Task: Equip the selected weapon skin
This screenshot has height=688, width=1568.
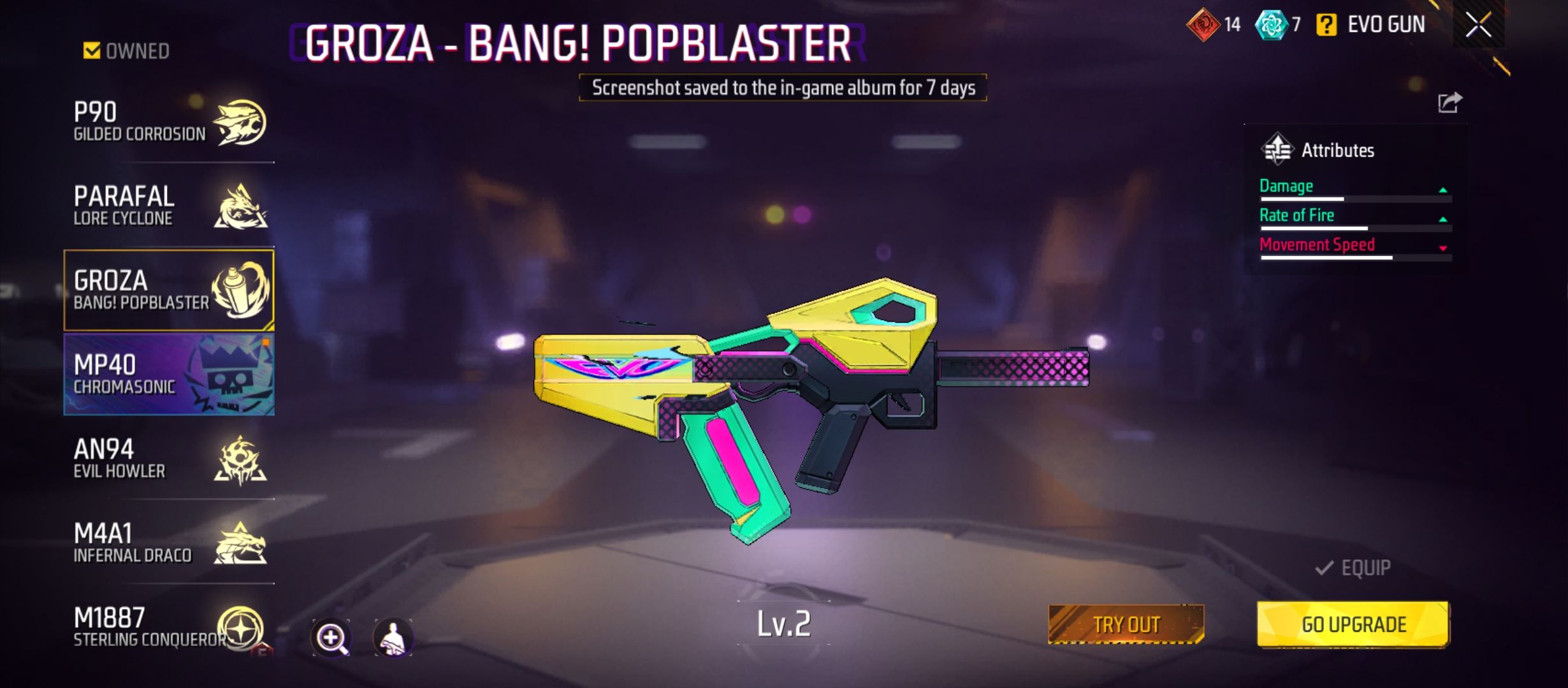Action: 1353,568
